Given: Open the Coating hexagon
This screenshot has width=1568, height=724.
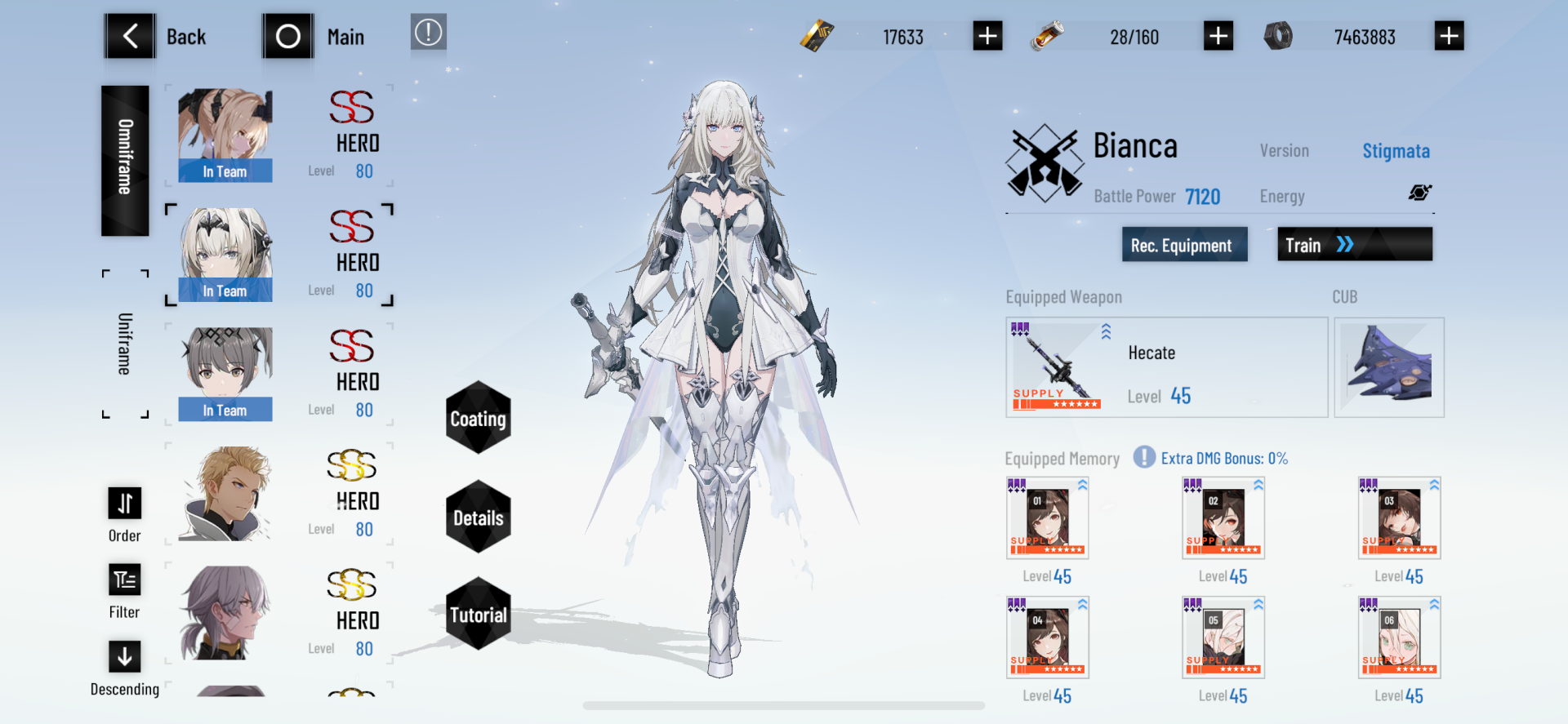Looking at the screenshot, I should pyautogui.click(x=477, y=420).
